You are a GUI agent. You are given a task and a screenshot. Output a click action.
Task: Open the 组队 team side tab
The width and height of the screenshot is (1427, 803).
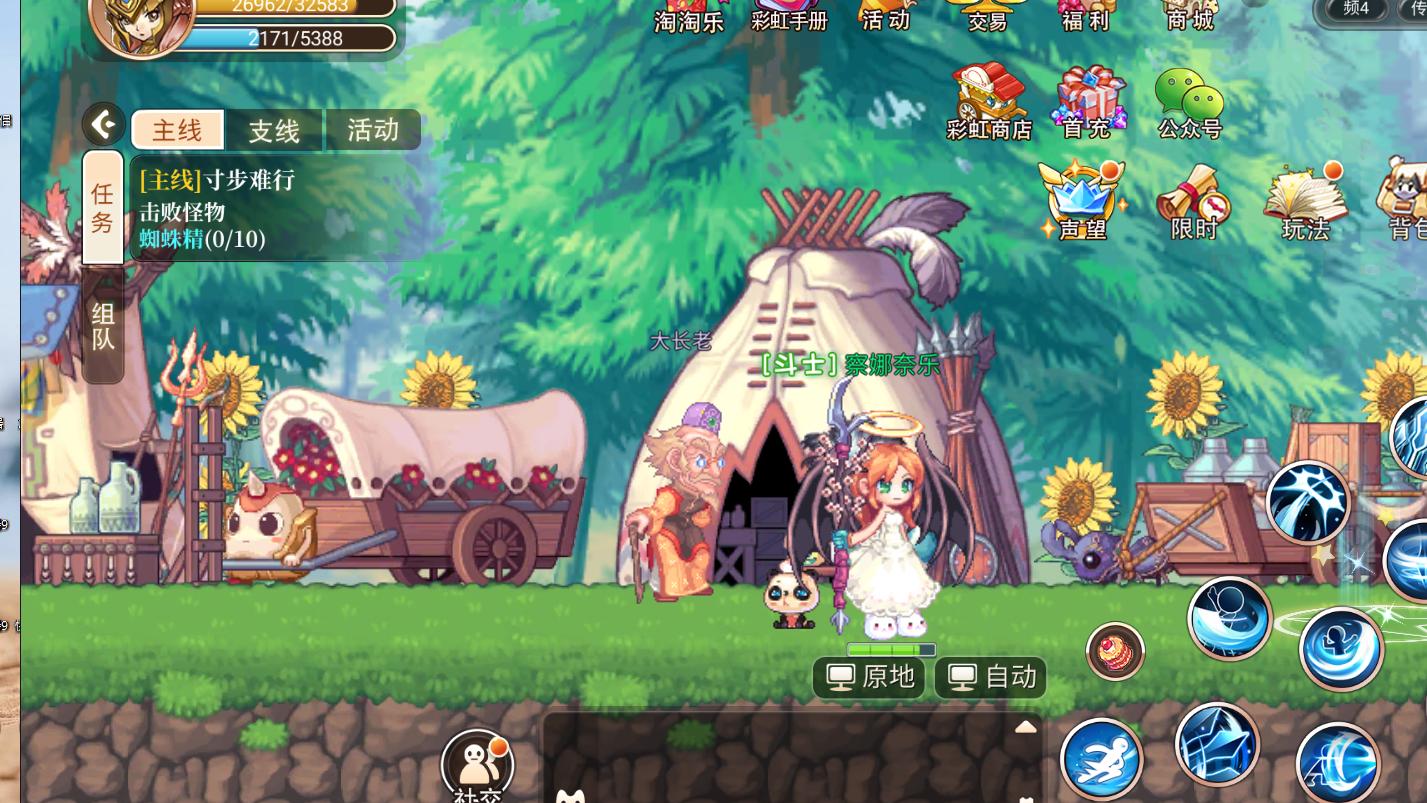[x=103, y=326]
